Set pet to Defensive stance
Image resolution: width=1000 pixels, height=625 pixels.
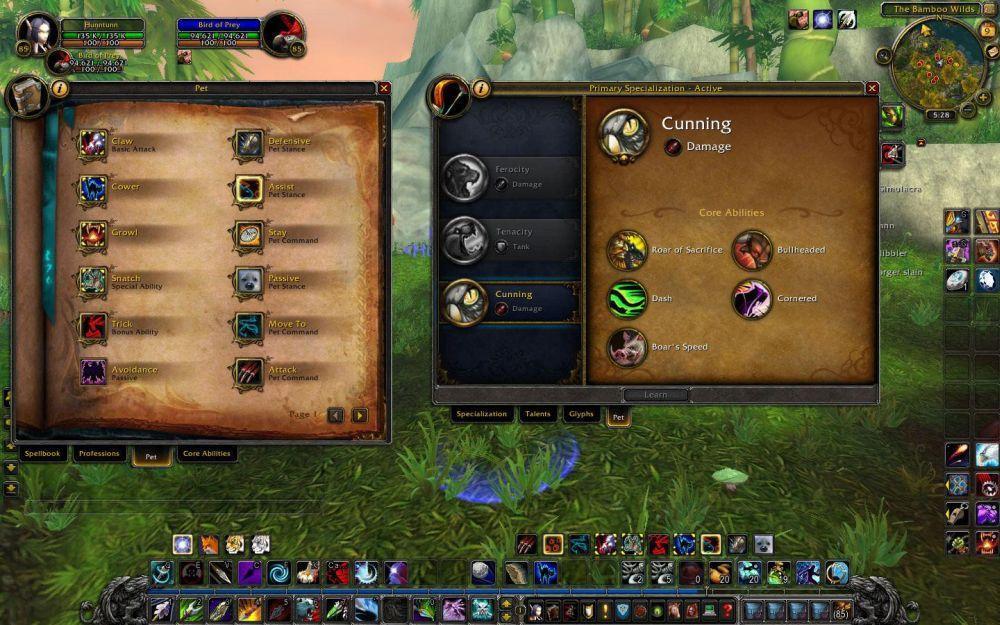click(249, 143)
